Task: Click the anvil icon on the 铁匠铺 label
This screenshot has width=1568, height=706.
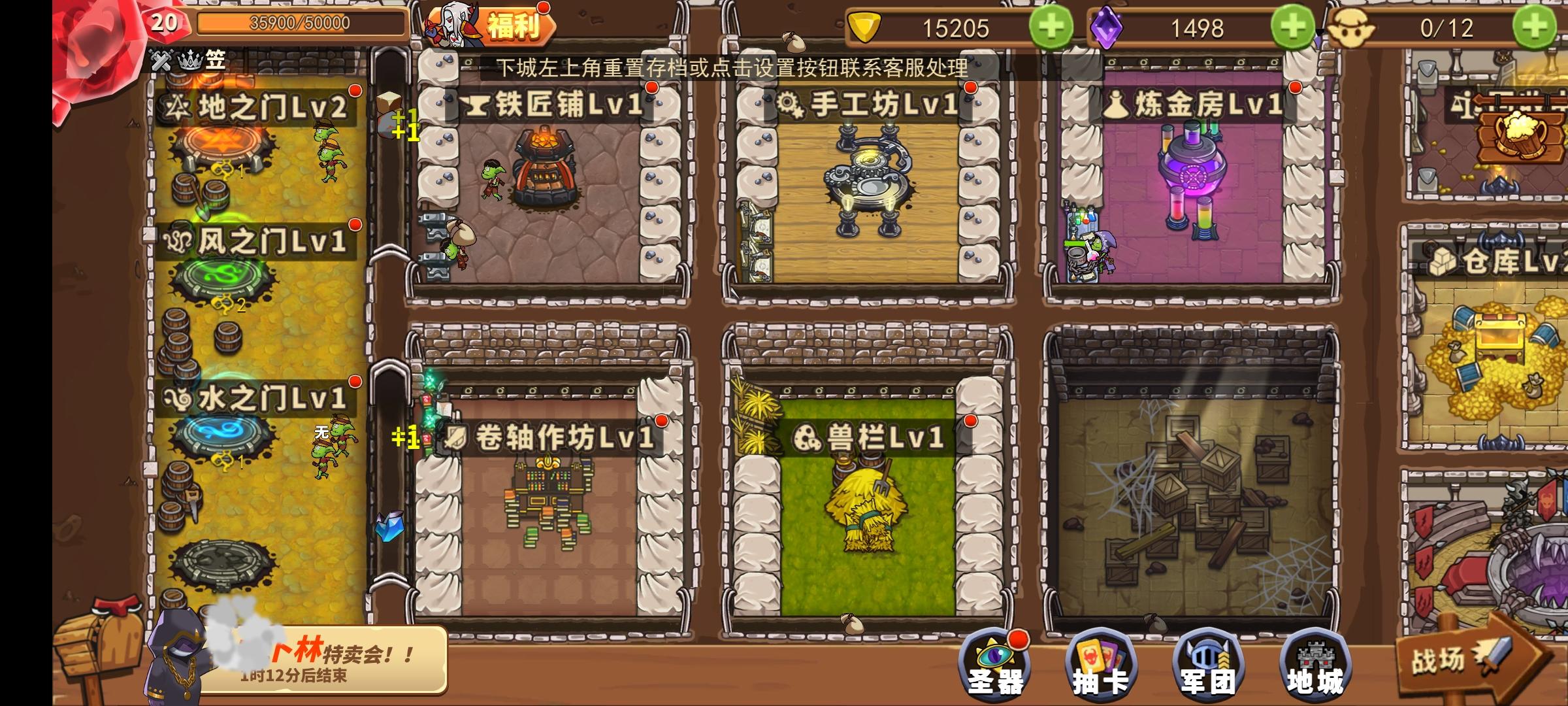Action: (478, 107)
